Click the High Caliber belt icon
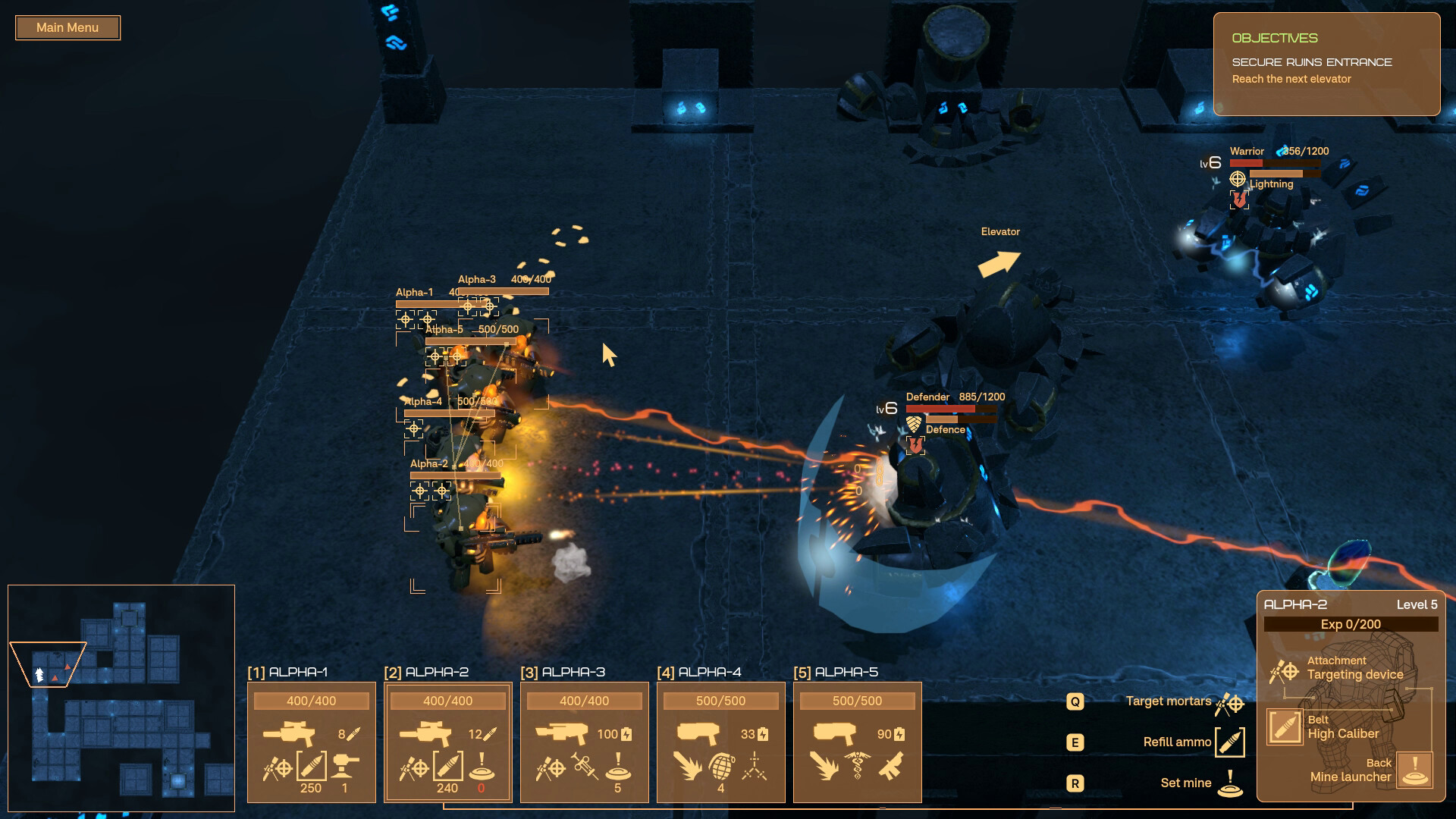1456x819 pixels. tap(1285, 728)
